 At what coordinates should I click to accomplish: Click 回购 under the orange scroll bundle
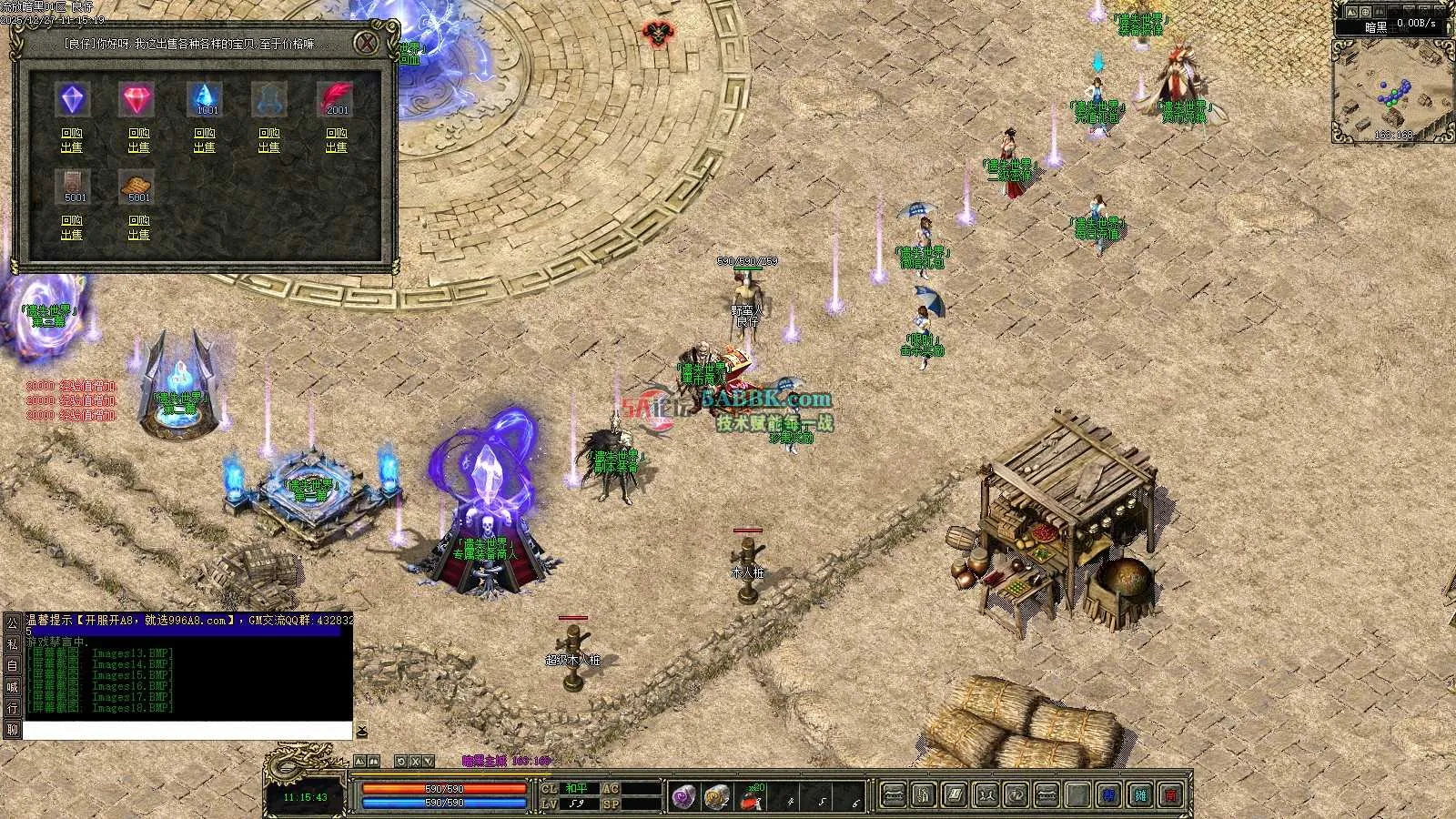[138, 220]
